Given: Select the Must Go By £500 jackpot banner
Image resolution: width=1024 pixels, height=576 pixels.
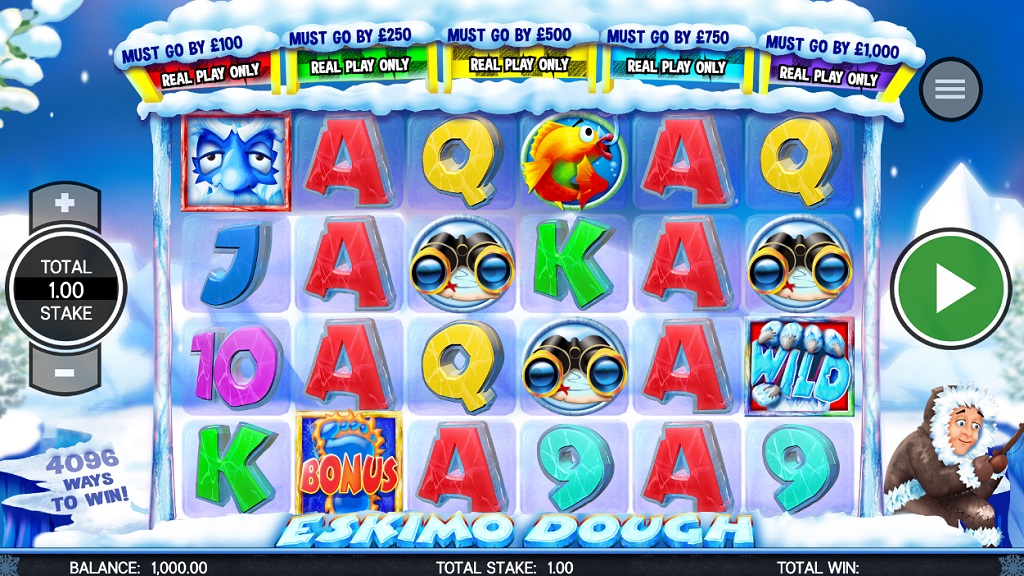Looking at the screenshot, I should [x=511, y=51].
